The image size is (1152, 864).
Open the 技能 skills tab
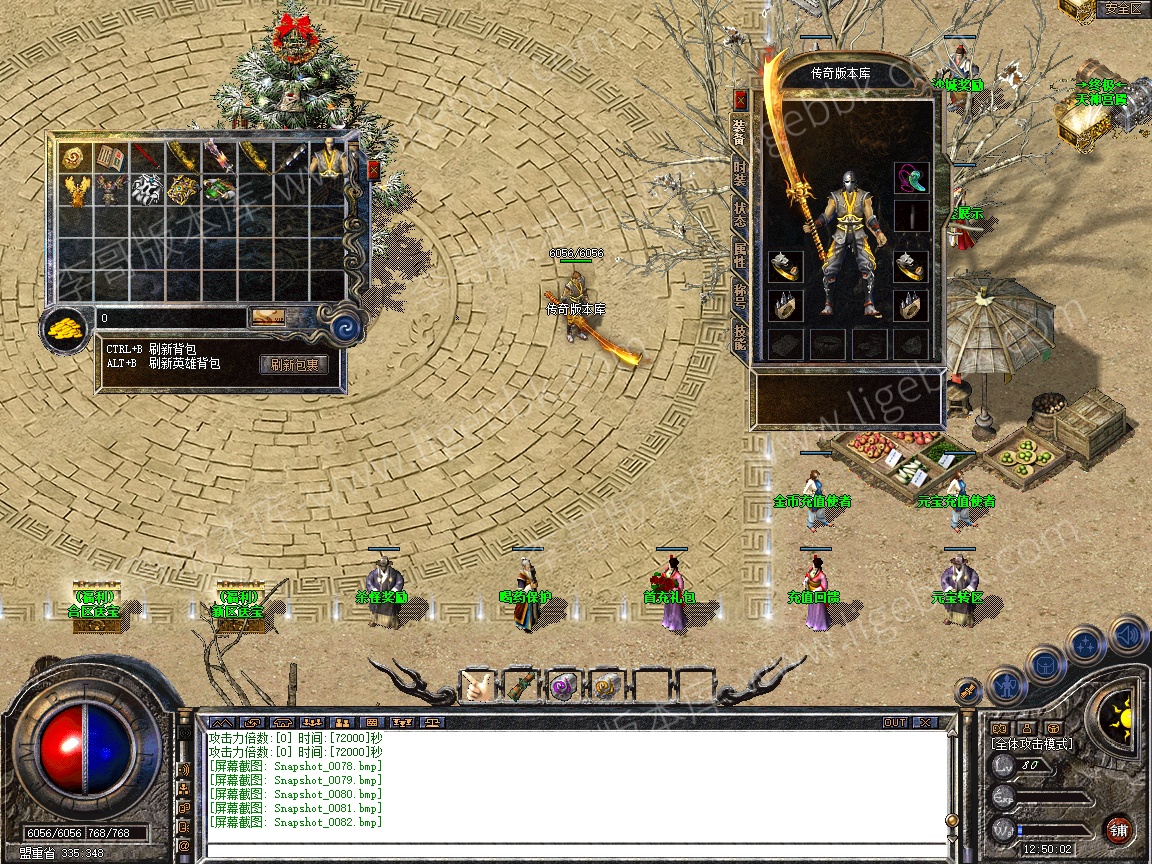click(x=740, y=336)
